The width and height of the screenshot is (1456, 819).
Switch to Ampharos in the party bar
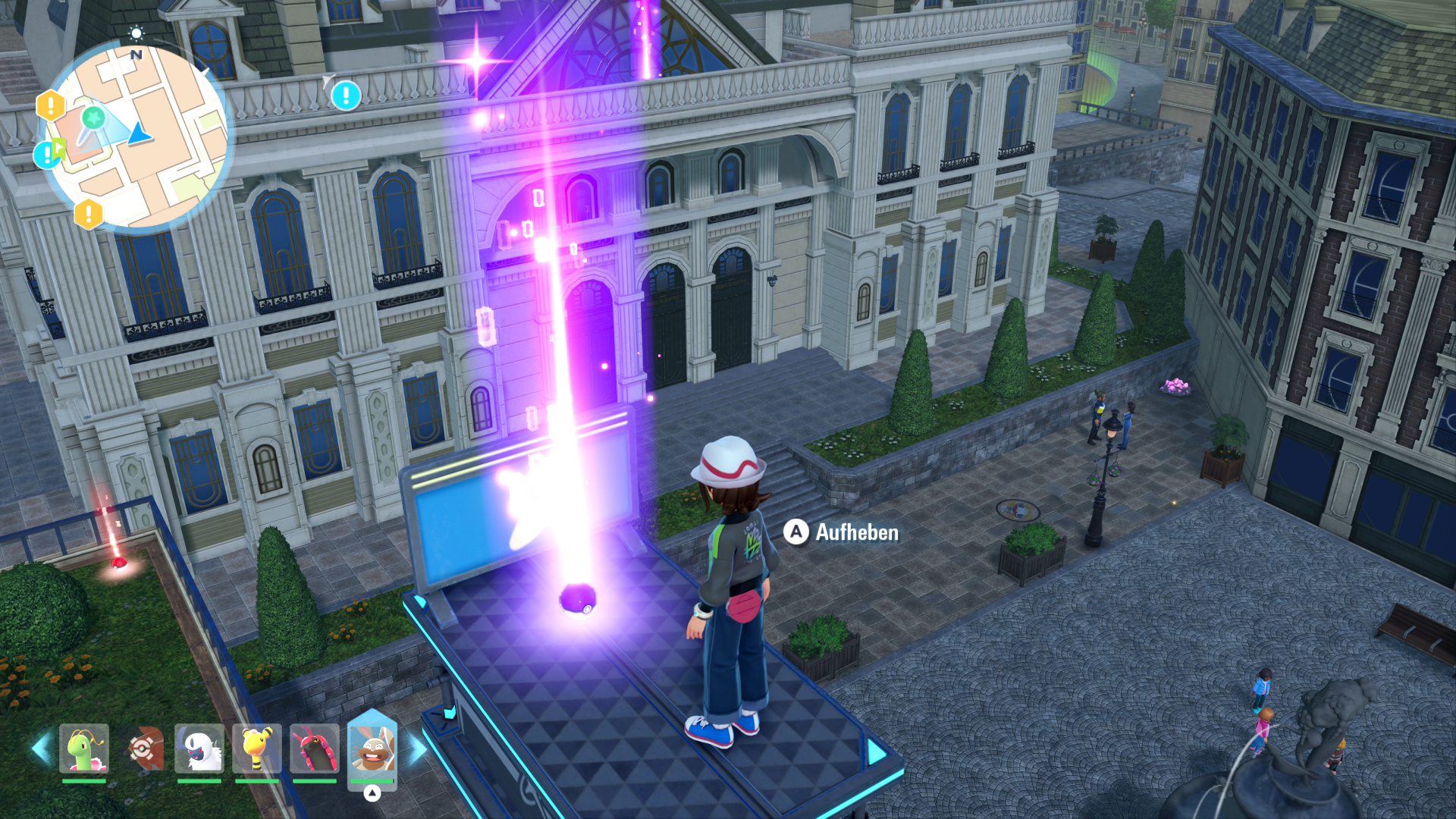point(257,748)
